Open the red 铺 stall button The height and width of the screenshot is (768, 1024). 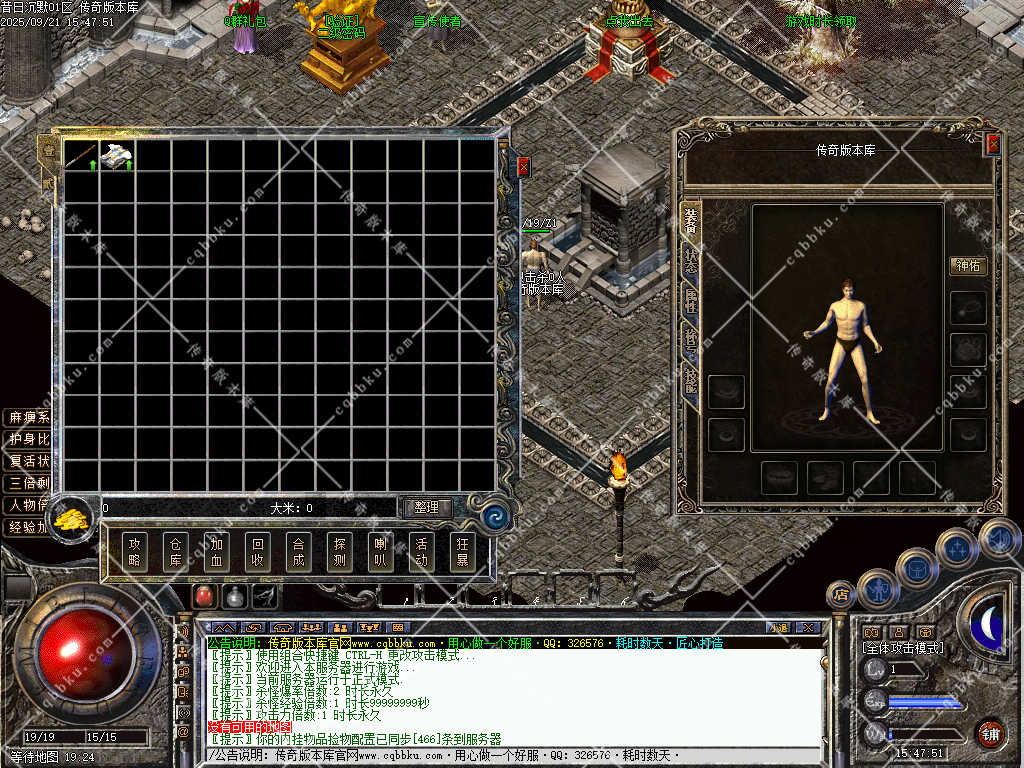pyautogui.click(x=990, y=733)
